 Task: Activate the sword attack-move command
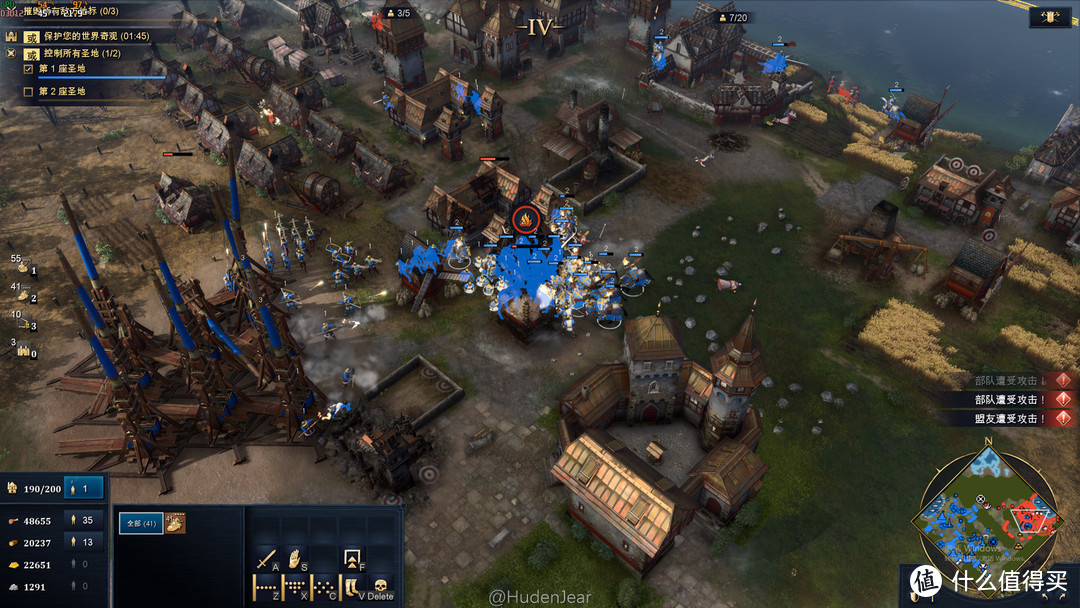[x=267, y=558]
